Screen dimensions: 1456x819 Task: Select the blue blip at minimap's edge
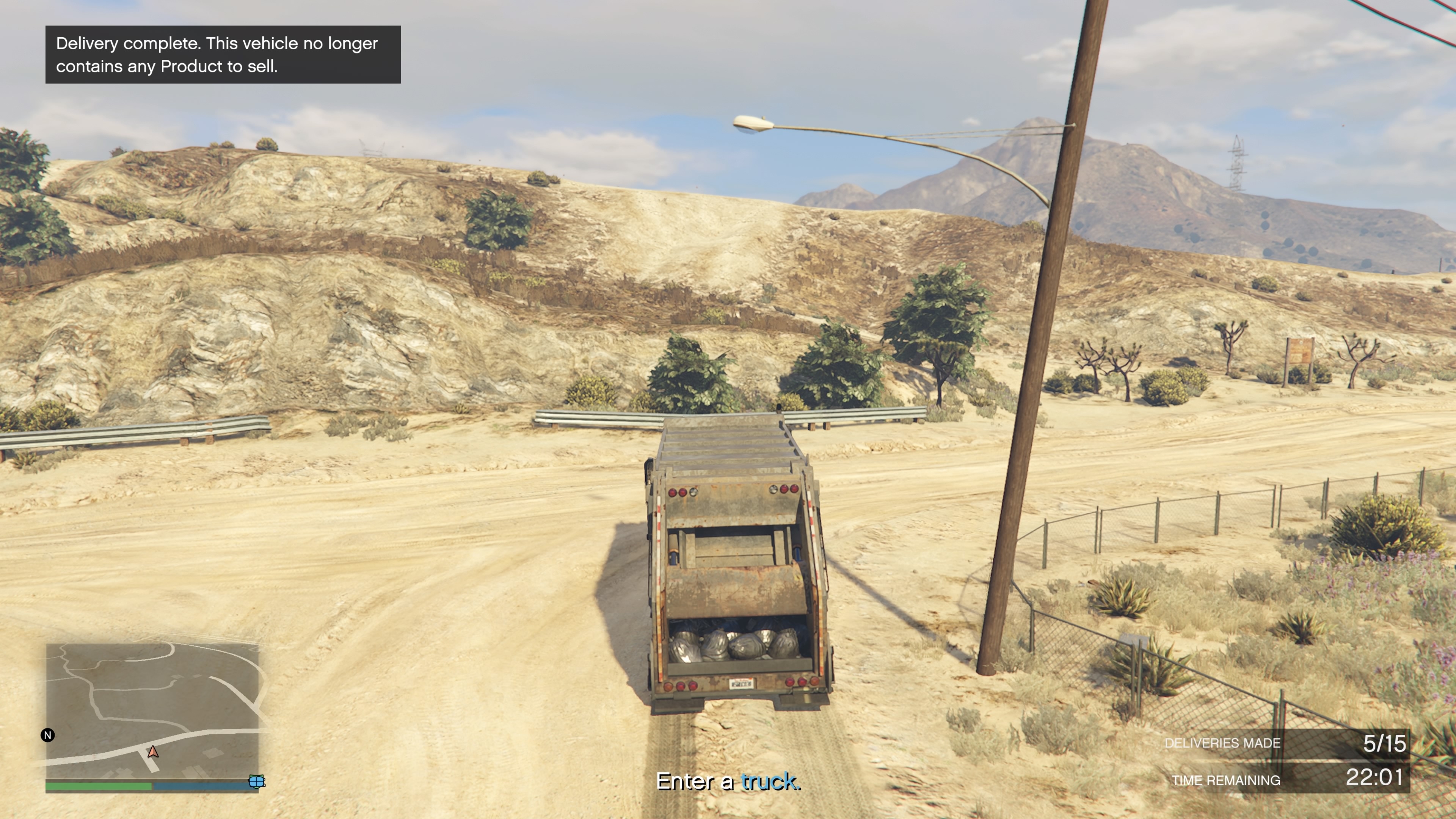click(x=257, y=781)
